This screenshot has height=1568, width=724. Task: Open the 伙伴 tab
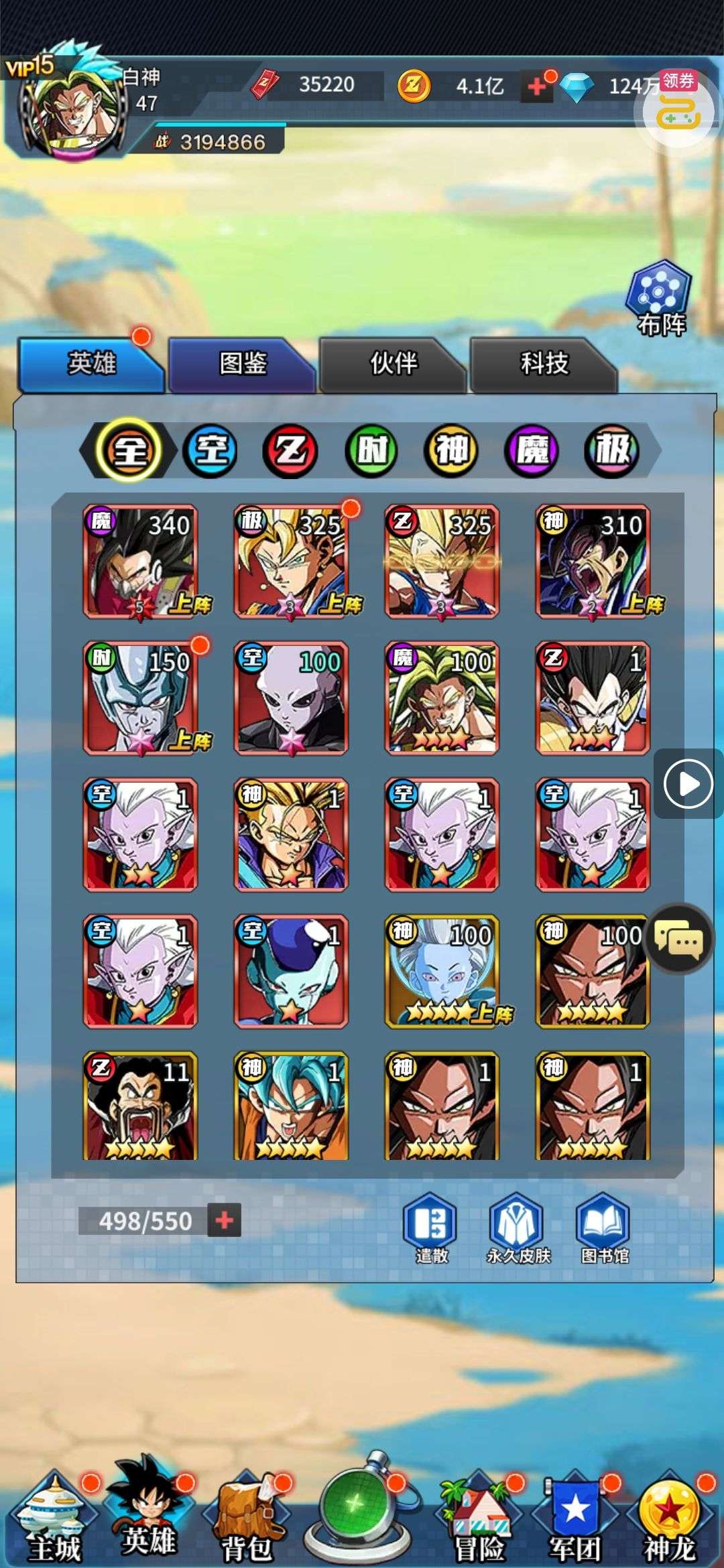[393, 364]
